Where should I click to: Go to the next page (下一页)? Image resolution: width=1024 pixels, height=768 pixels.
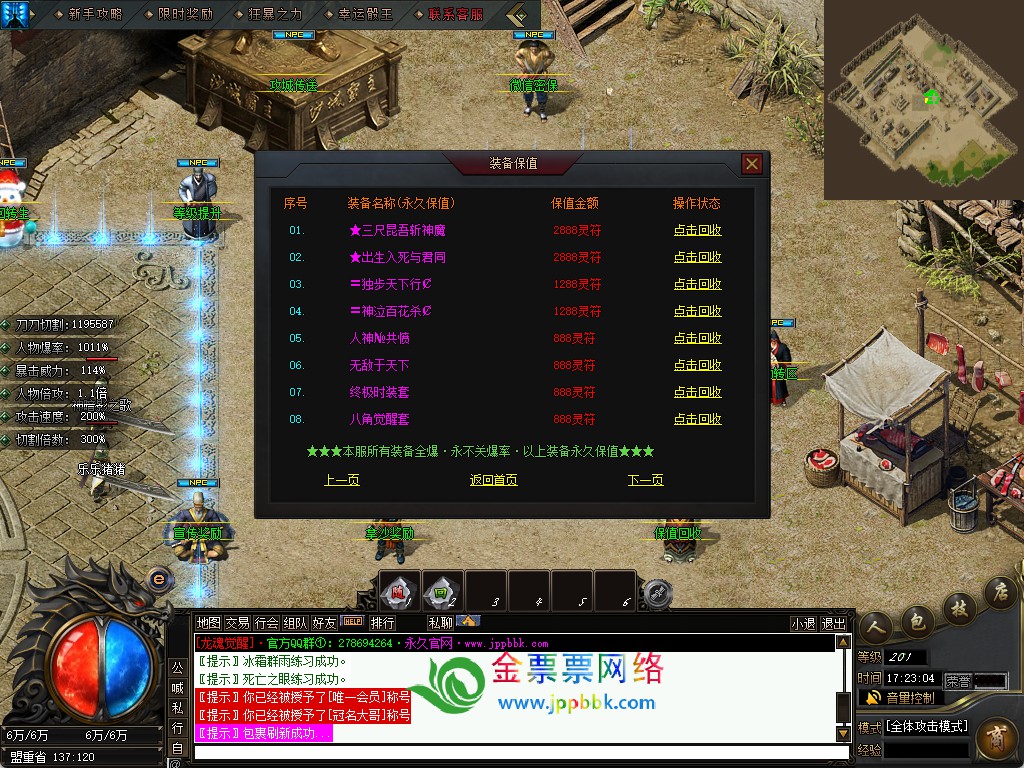[645, 480]
